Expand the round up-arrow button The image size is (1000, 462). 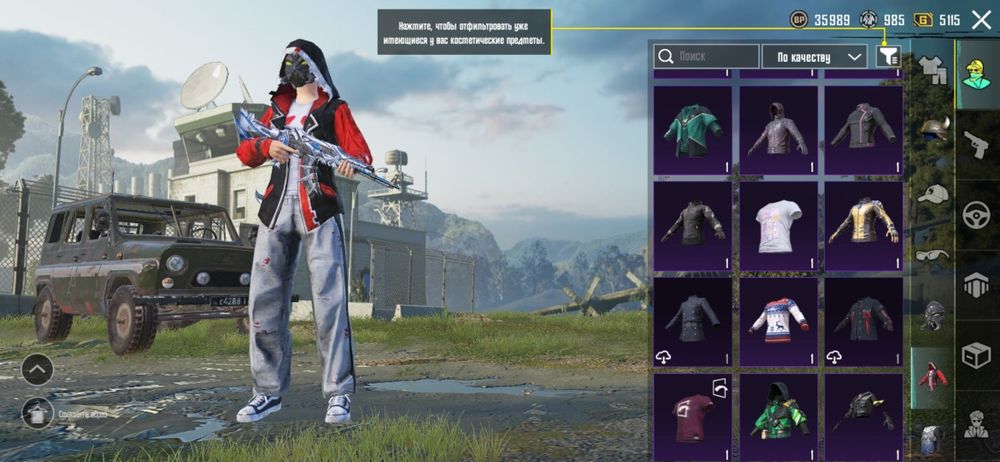pyautogui.click(x=37, y=369)
